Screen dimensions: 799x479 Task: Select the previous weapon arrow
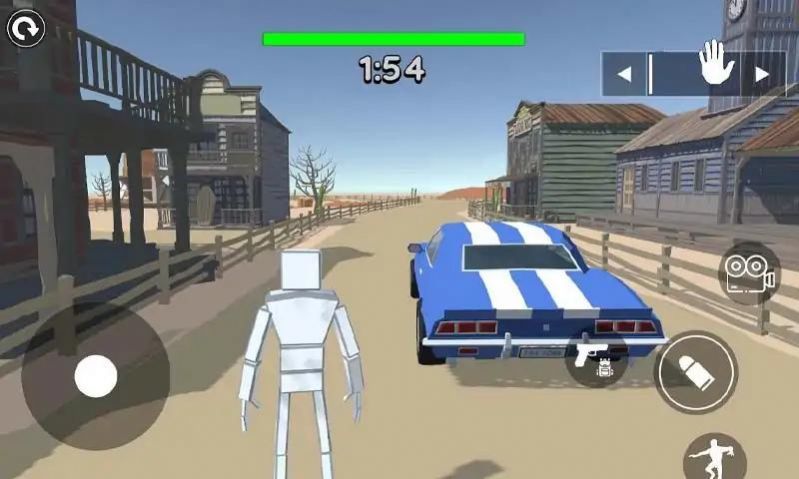[x=624, y=74]
